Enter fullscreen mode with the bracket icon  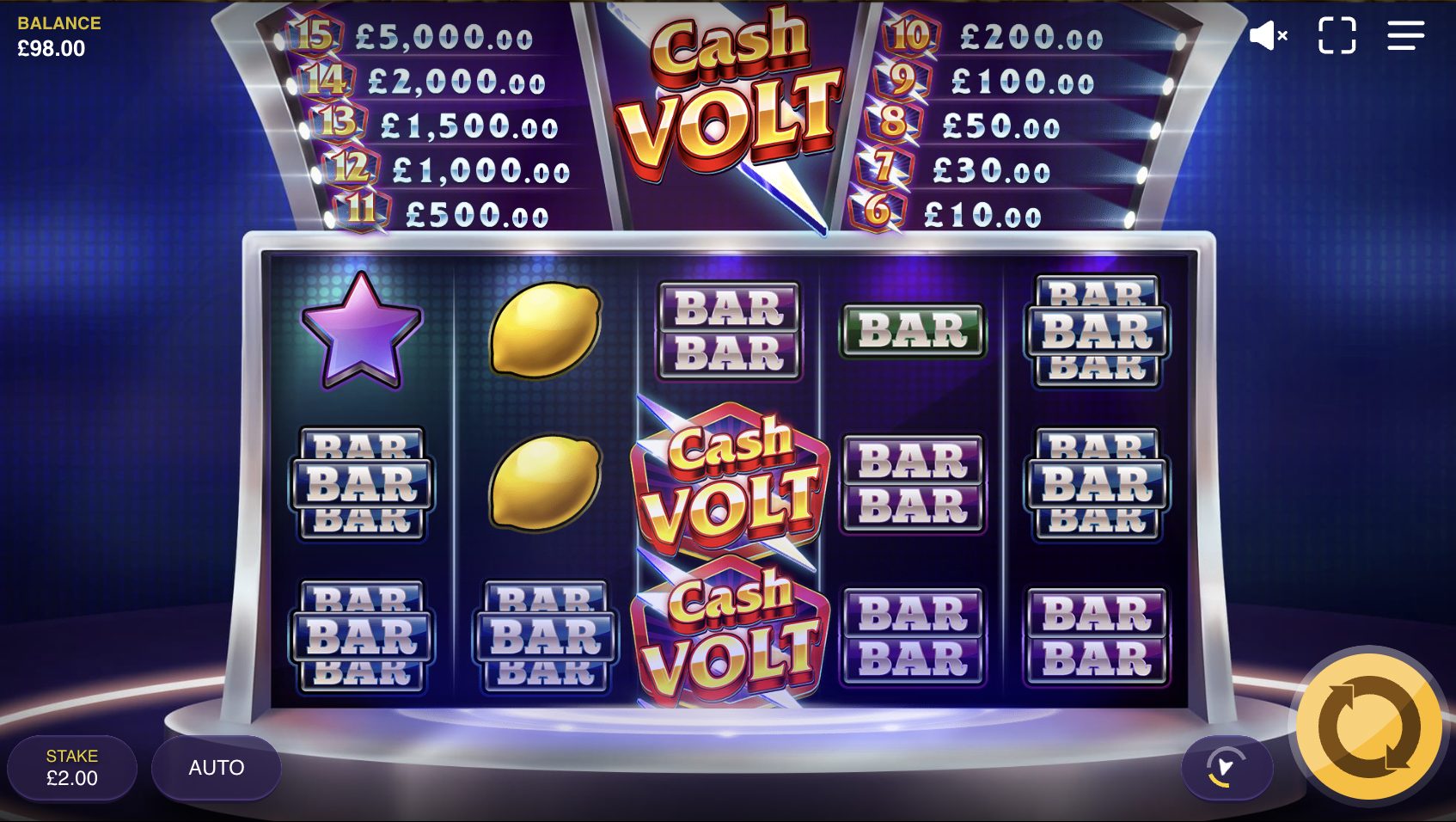tap(1337, 34)
